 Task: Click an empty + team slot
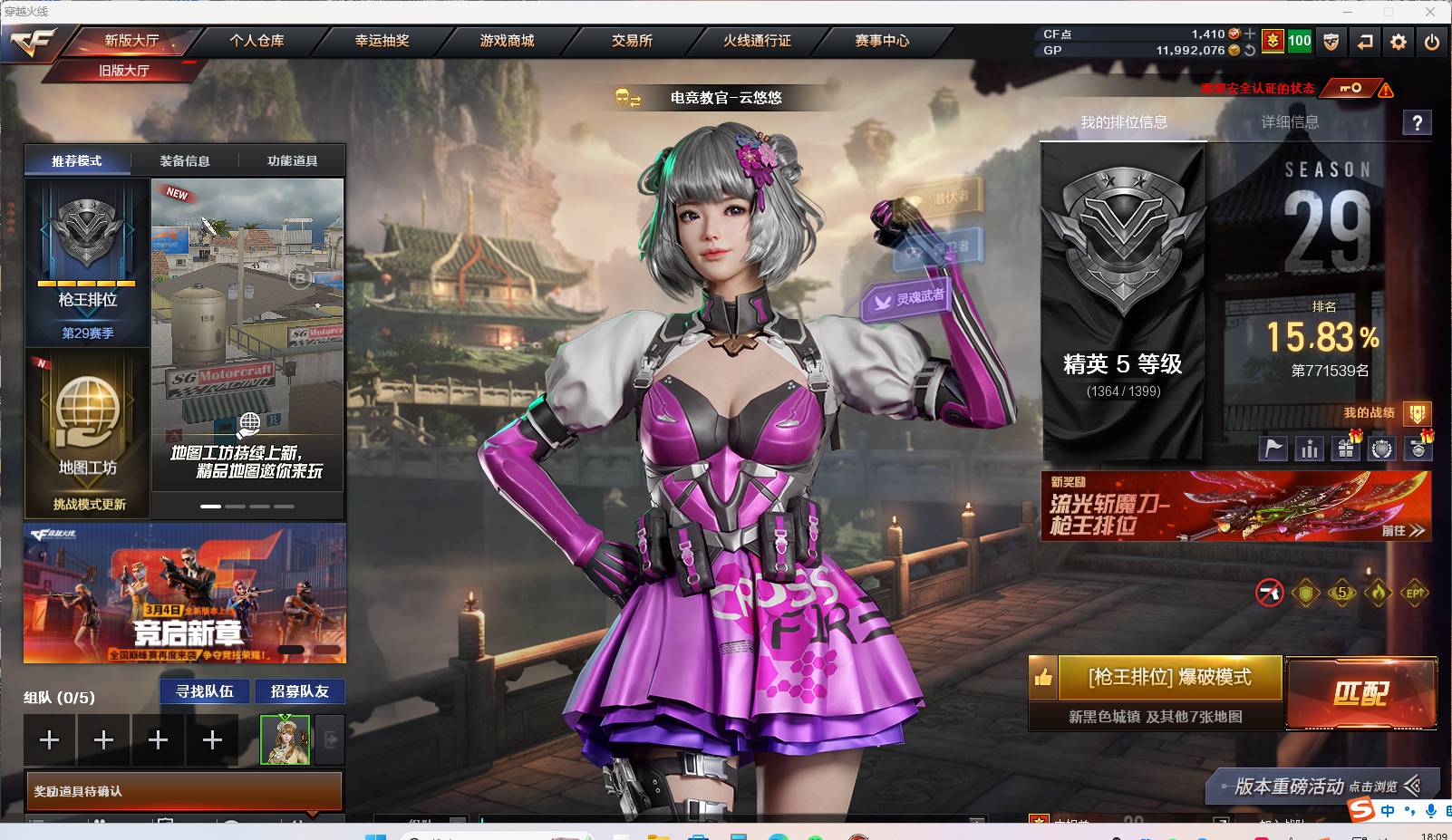(49, 739)
